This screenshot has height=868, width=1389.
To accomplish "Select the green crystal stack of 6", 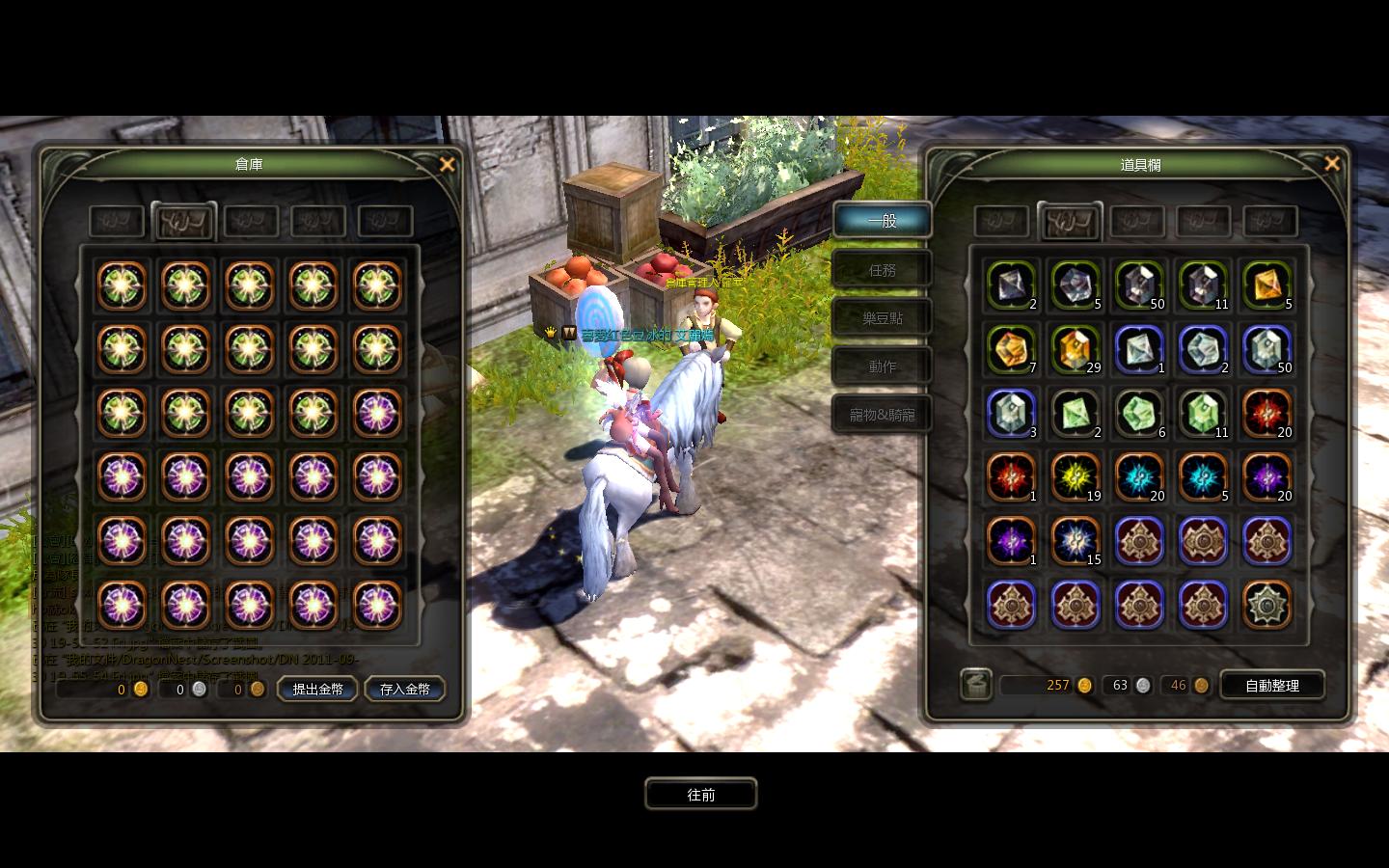I will pos(1138,414).
